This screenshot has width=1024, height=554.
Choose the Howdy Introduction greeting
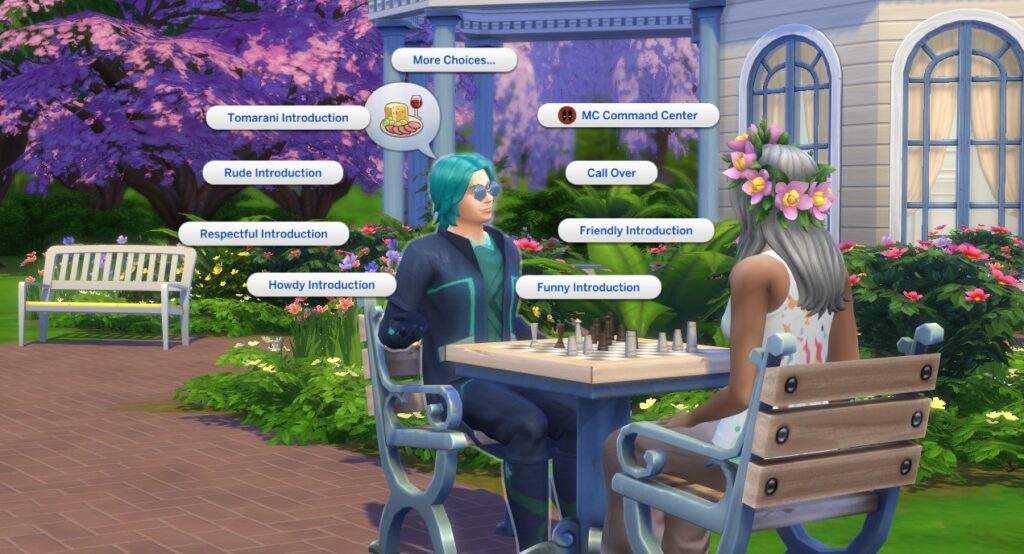tap(320, 285)
